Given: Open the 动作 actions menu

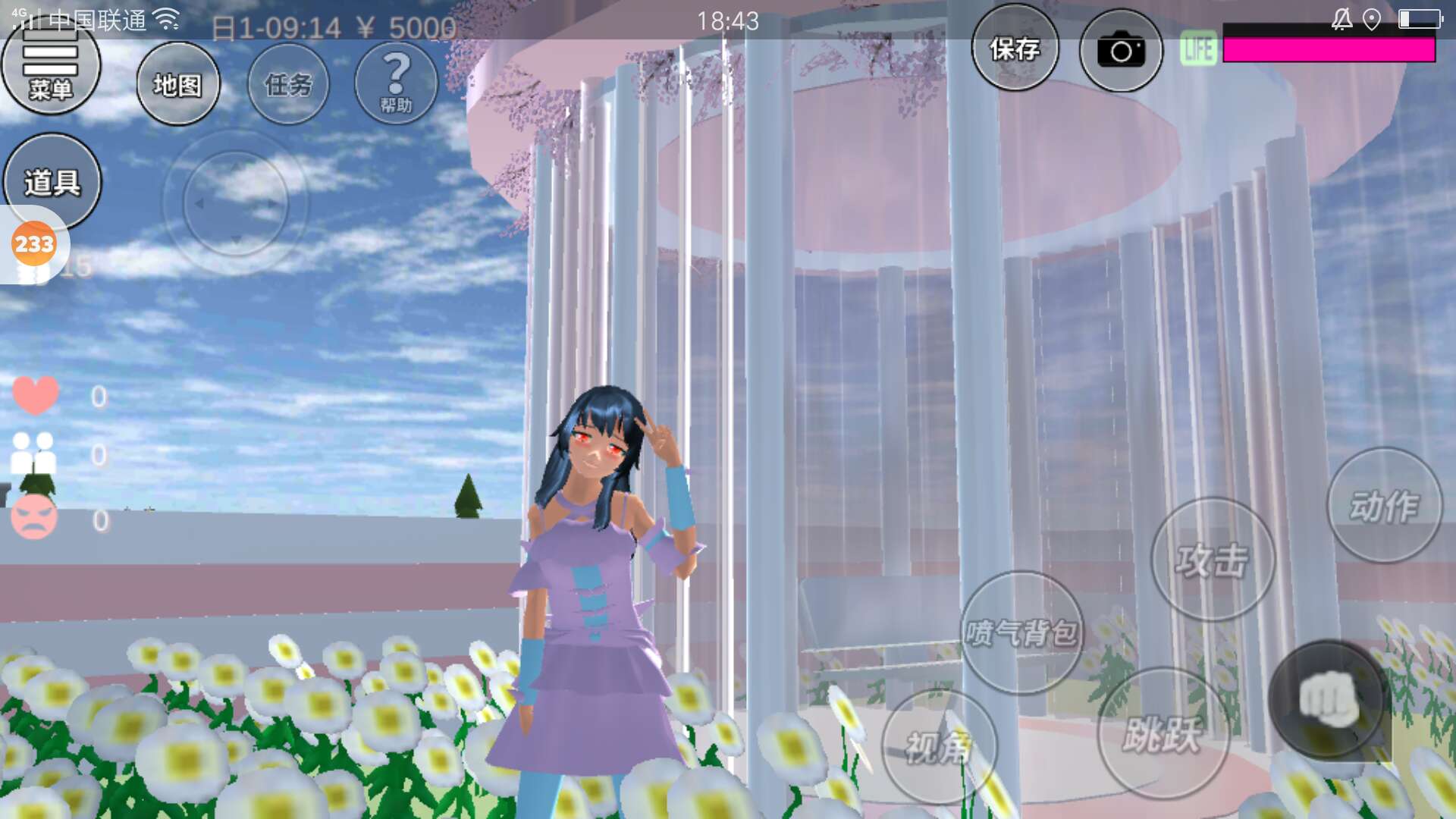Looking at the screenshot, I should pyautogui.click(x=1384, y=506).
